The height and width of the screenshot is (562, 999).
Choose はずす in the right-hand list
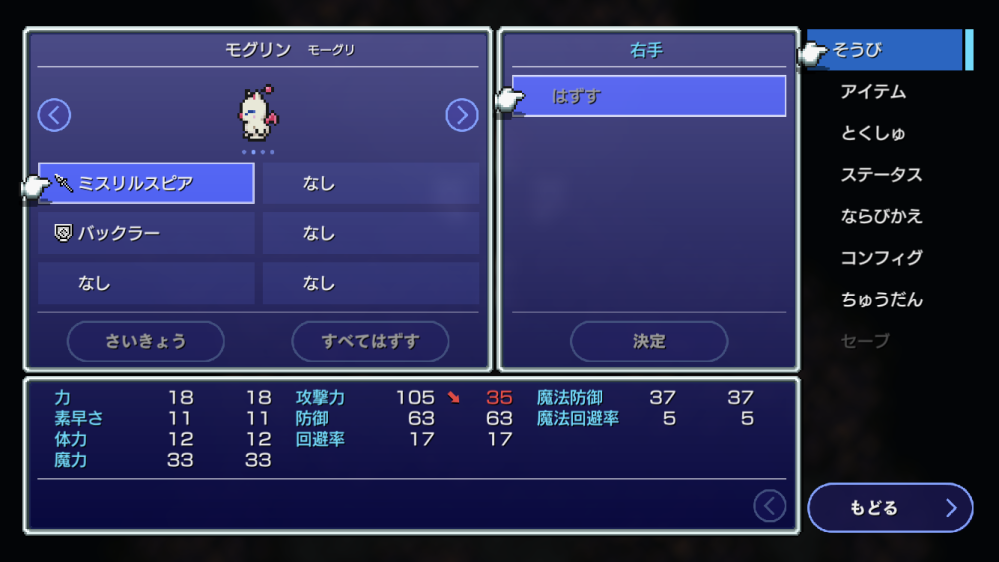tap(648, 96)
